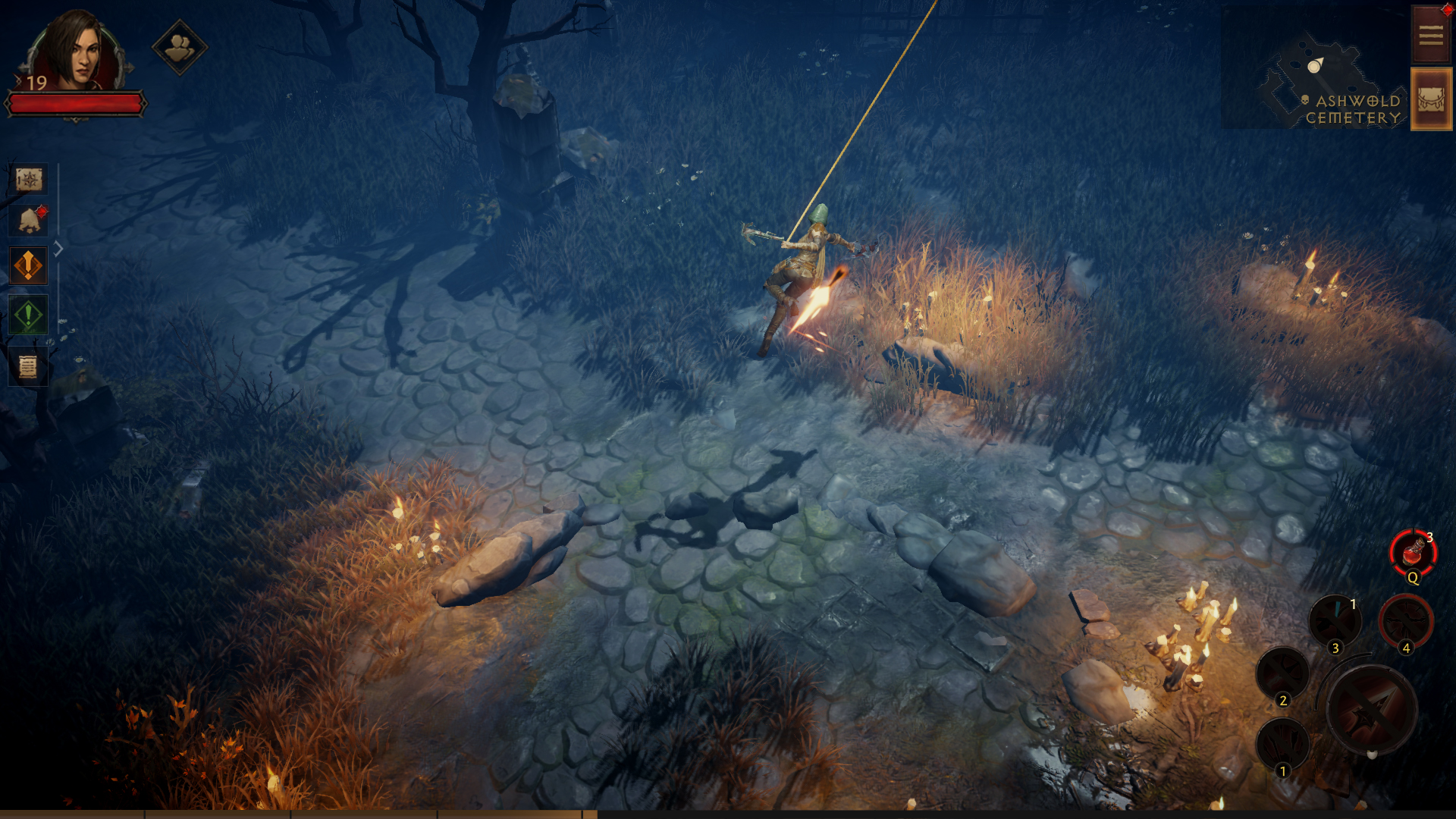
Task: Drink the health potion bound to Q
Action: [x=1412, y=555]
